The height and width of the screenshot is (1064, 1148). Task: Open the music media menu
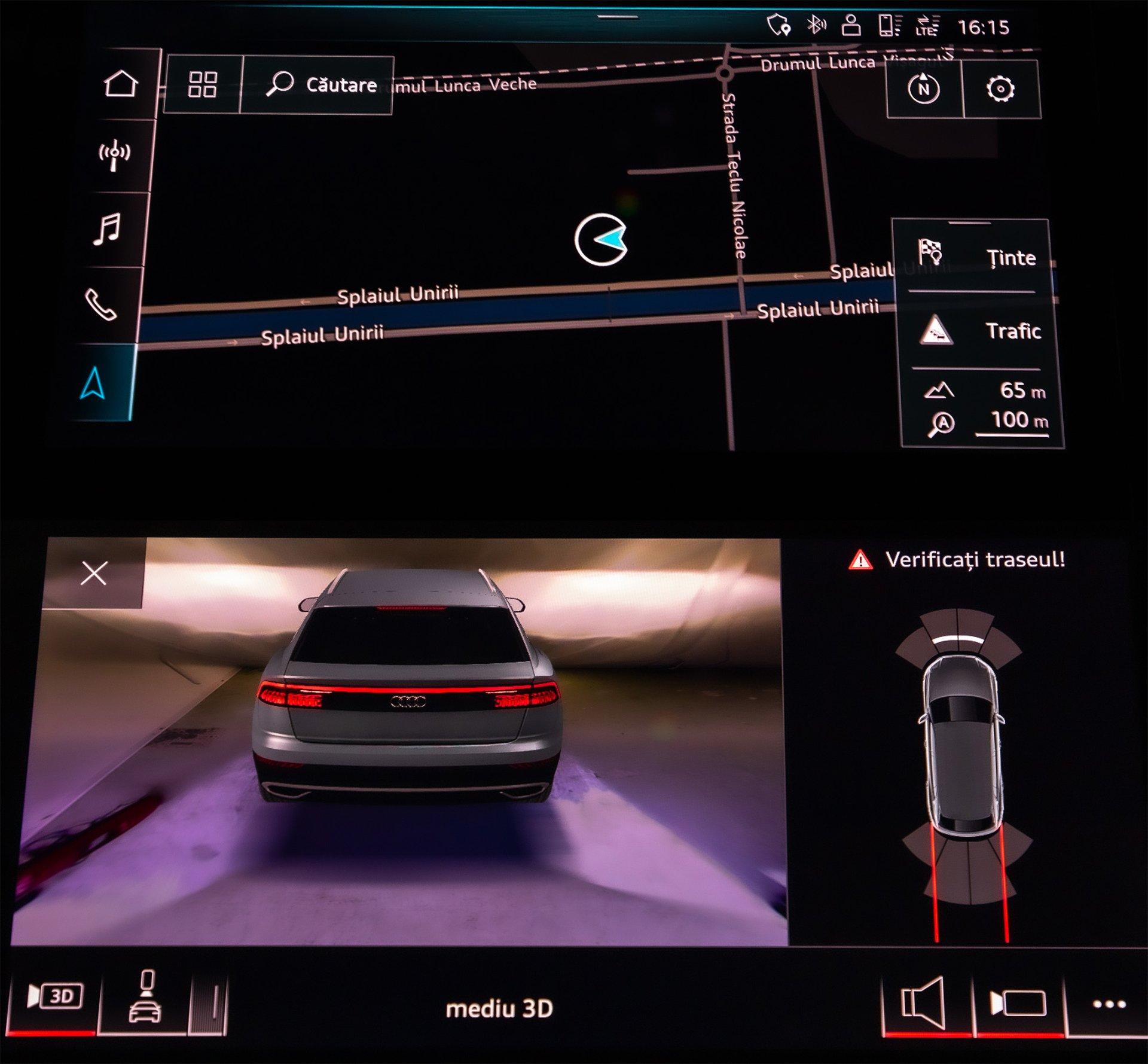[108, 230]
